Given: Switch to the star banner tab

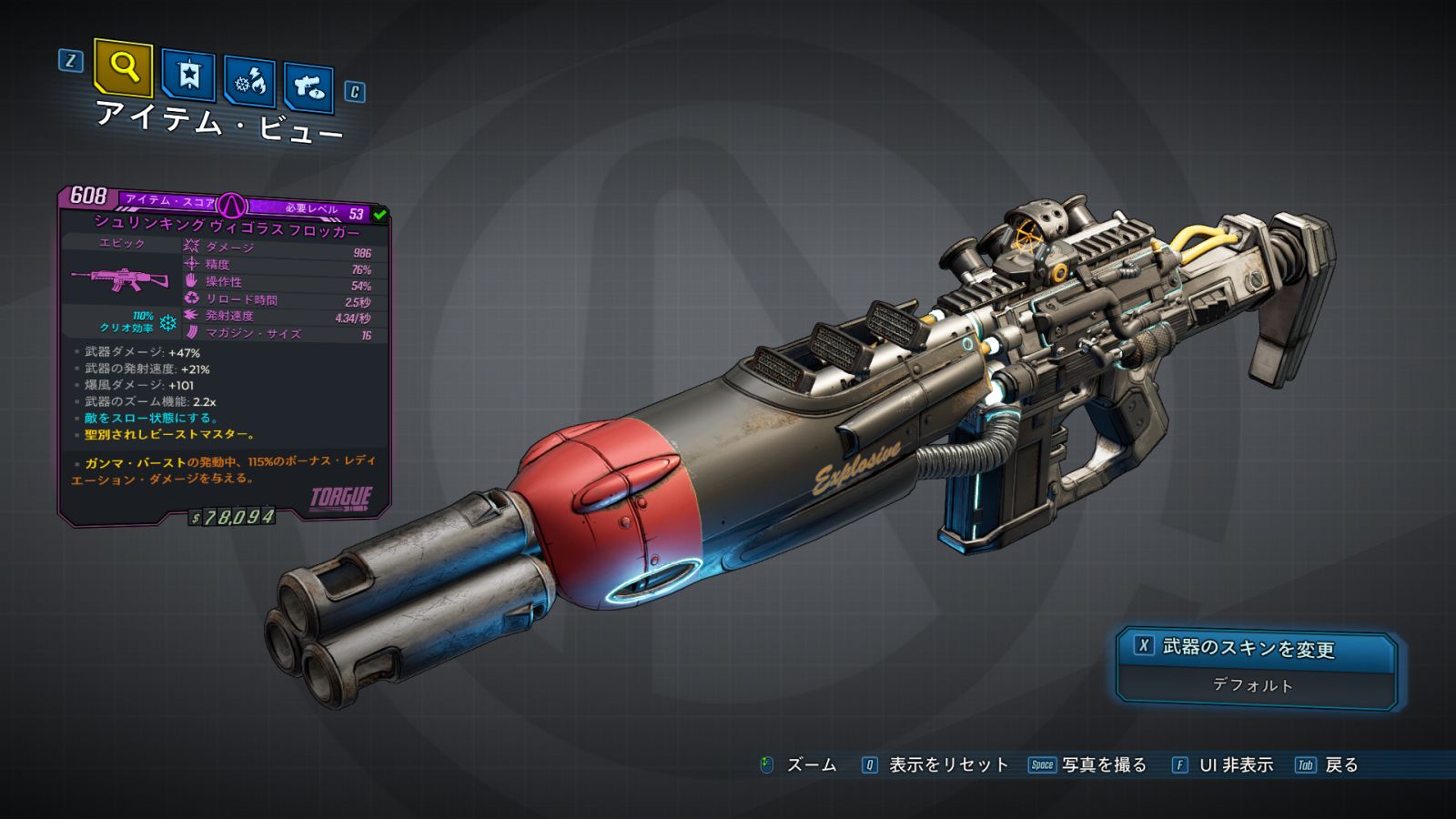Looking at the screenshot, I should [x=188, y=75].
